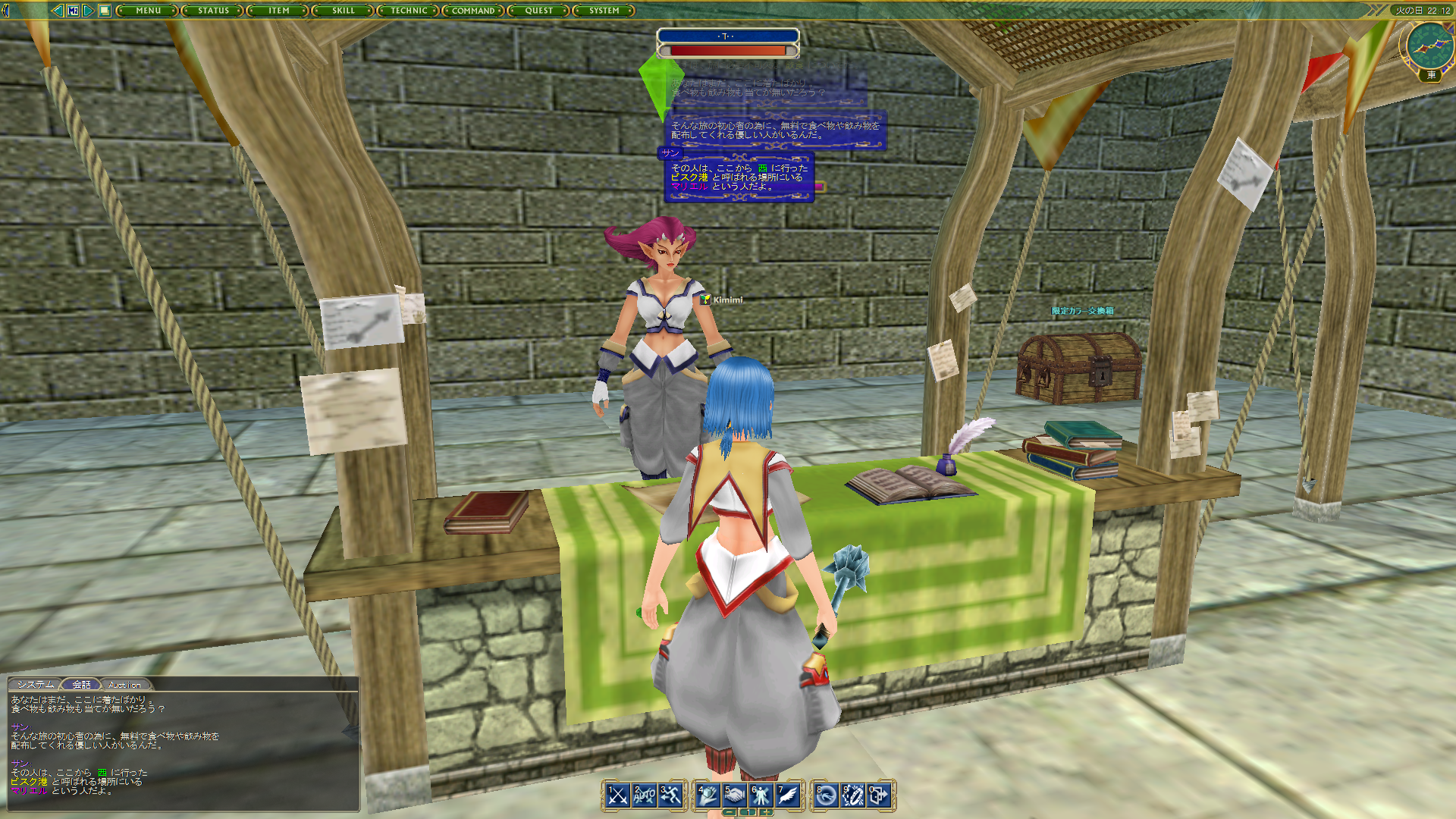Click the glowing teleport icon in slot 8
Viewport: 1456px width, 819px height.
pyautogui.click(x=787, y=794)
